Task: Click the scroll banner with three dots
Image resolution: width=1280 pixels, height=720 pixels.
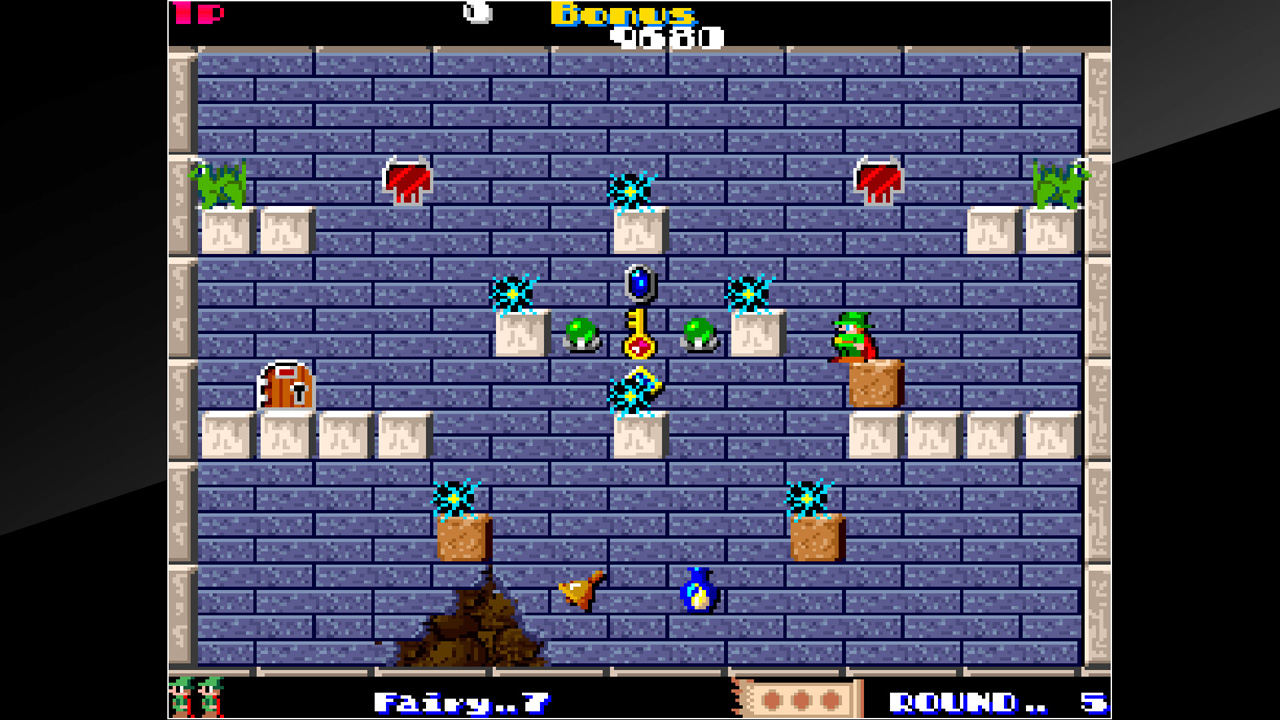Action: (x=800, y=698)
